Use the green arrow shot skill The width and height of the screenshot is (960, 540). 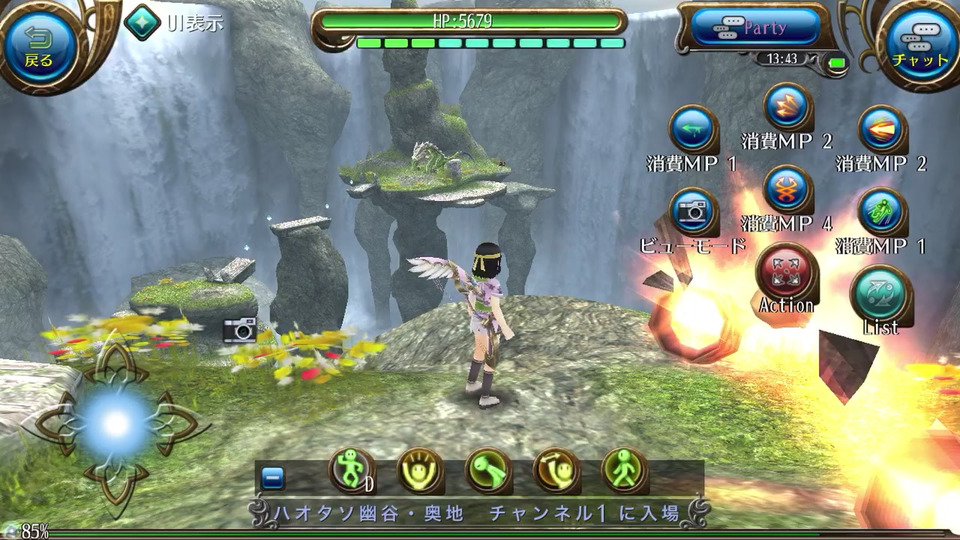pyautogui.click(x=692, y=129)
